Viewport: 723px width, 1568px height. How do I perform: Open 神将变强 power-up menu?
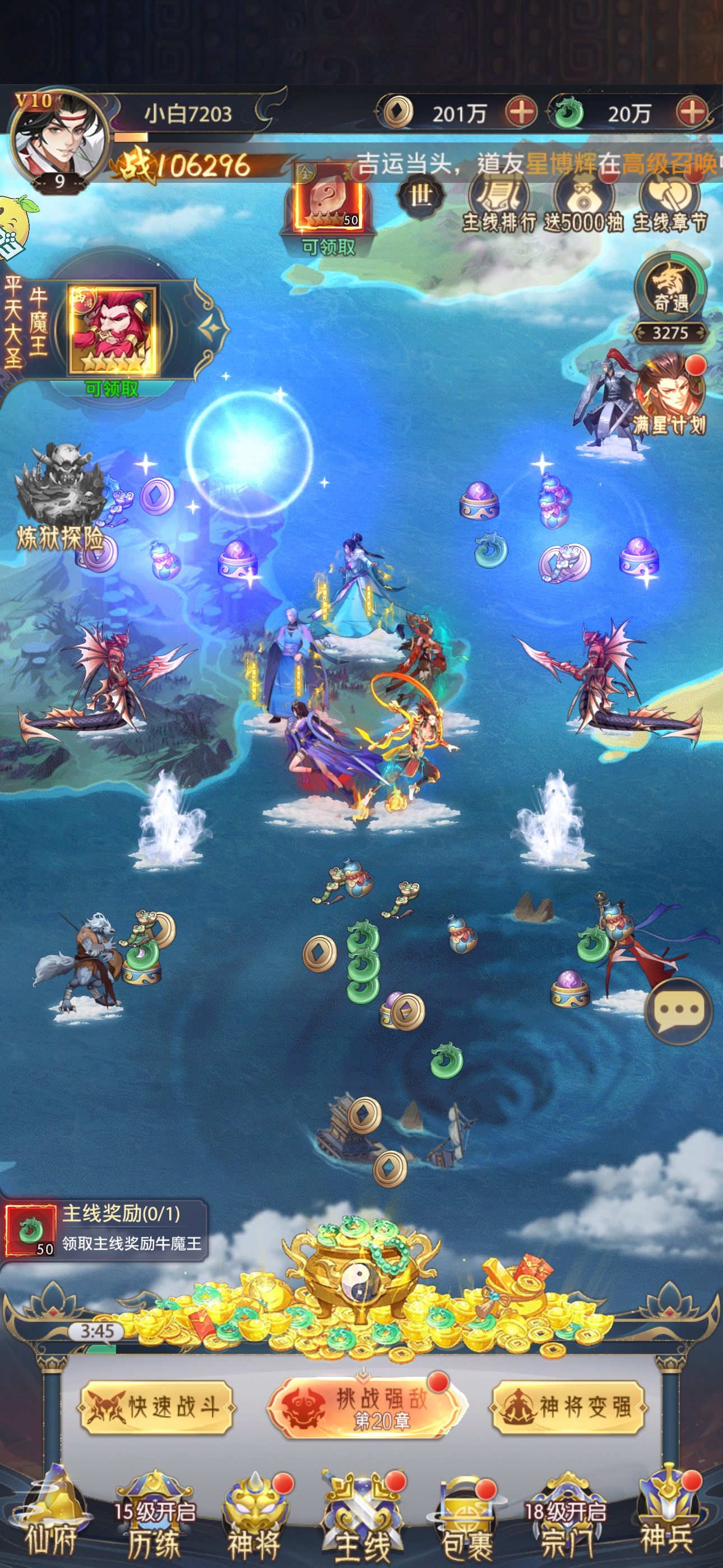(x=567, y=1406)
